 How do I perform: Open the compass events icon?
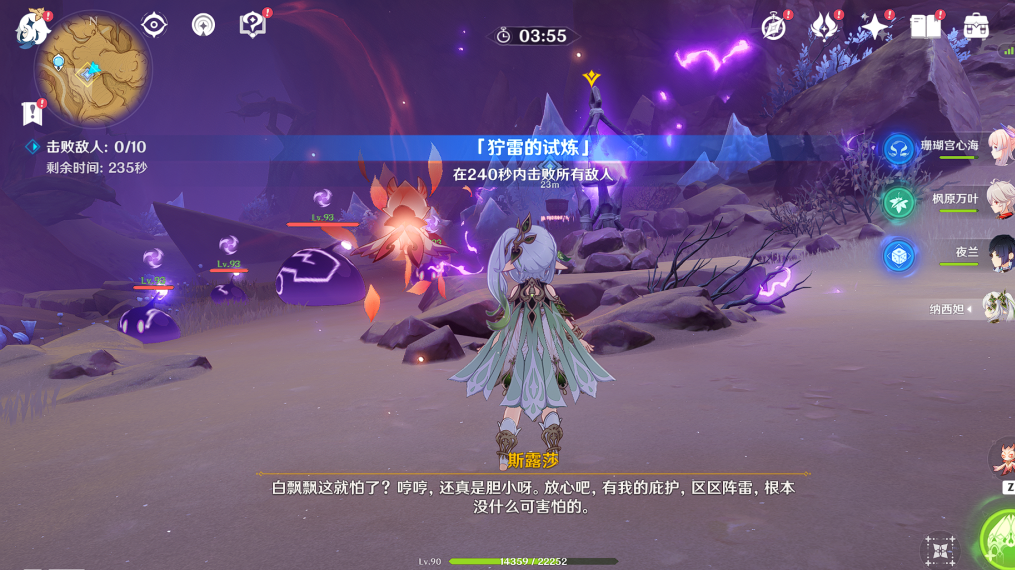[774, 27]
